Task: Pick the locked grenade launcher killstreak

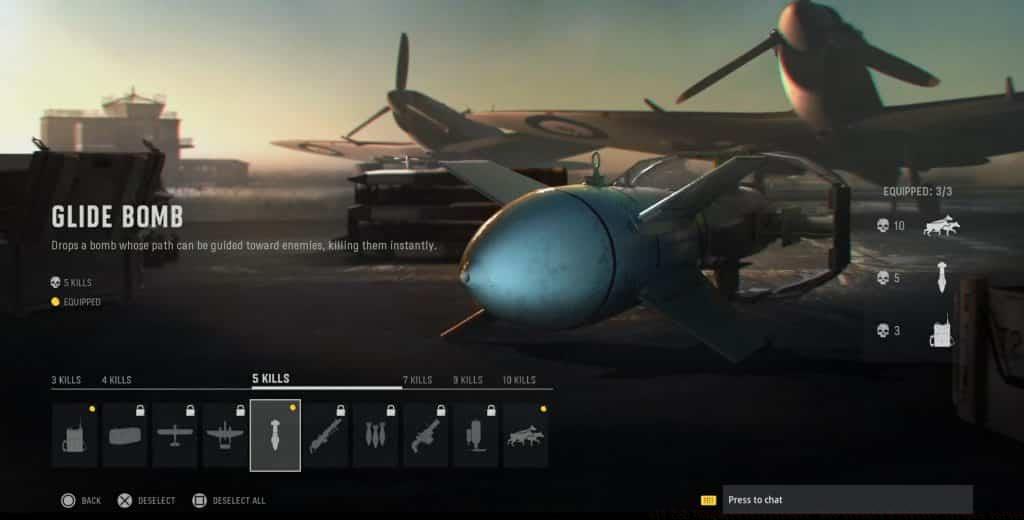Action: tap(426, 435)
